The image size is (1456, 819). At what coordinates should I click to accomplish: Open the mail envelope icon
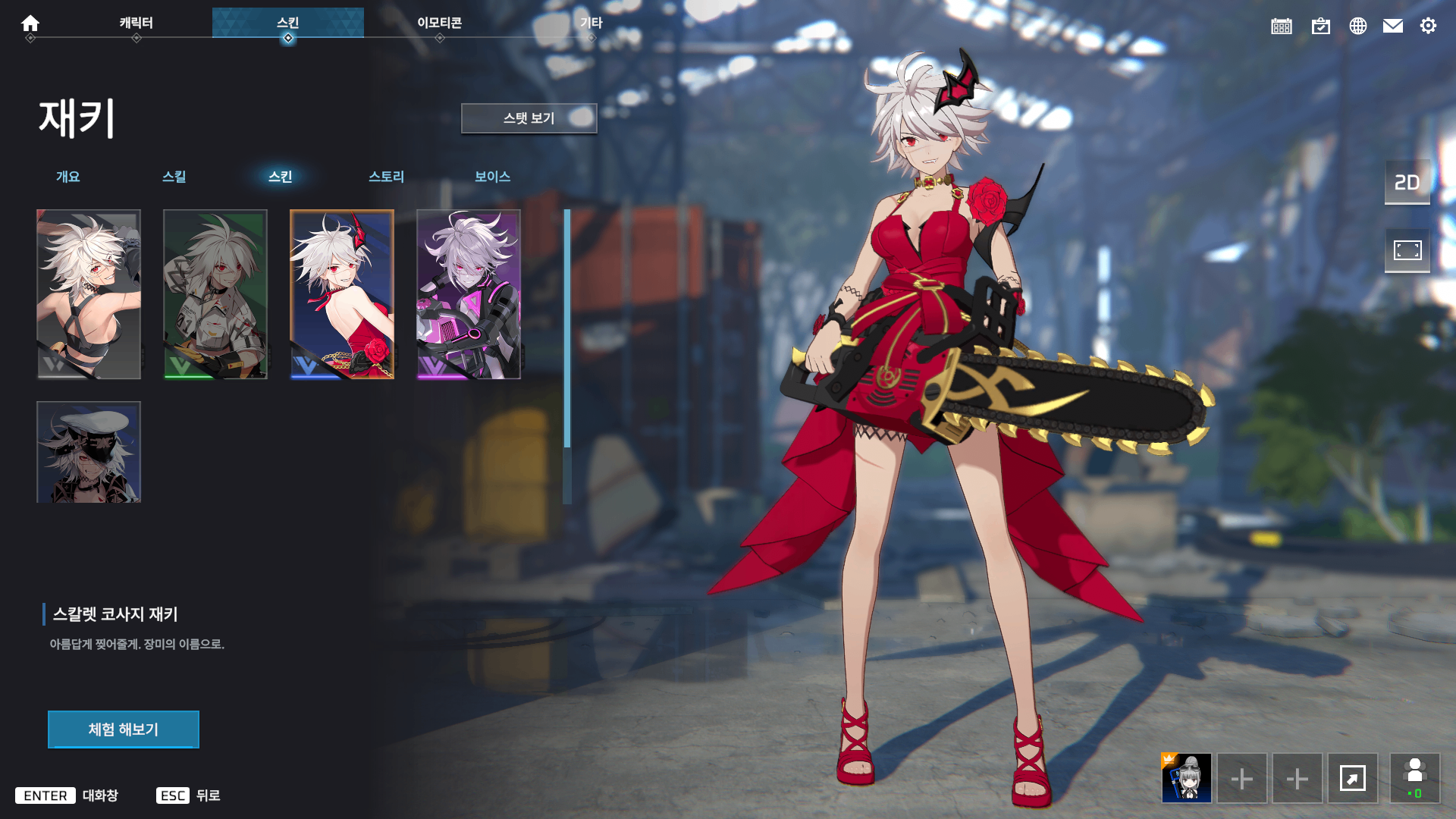coord(1393,26)
